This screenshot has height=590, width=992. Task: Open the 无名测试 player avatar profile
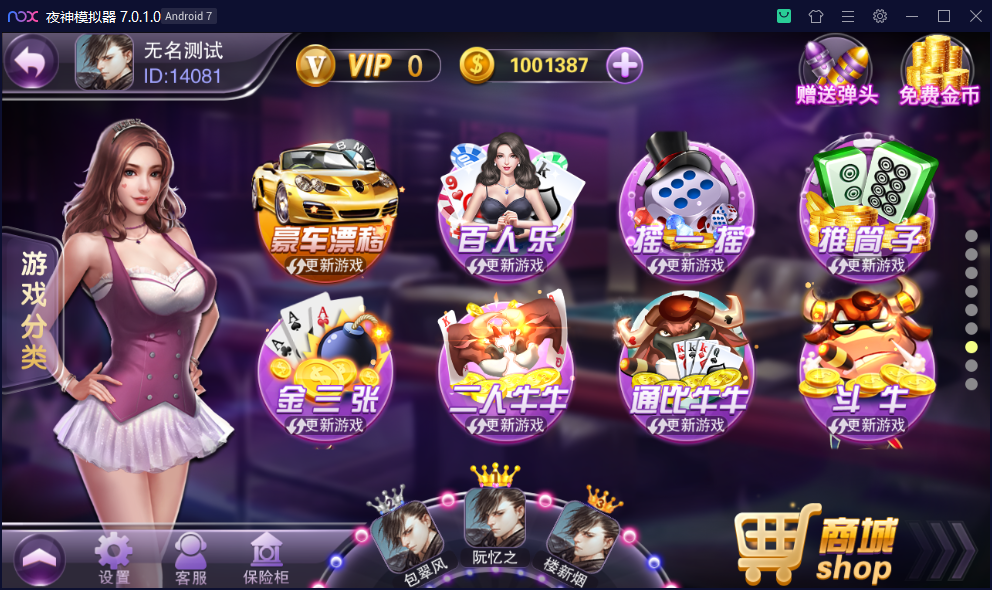104,62
